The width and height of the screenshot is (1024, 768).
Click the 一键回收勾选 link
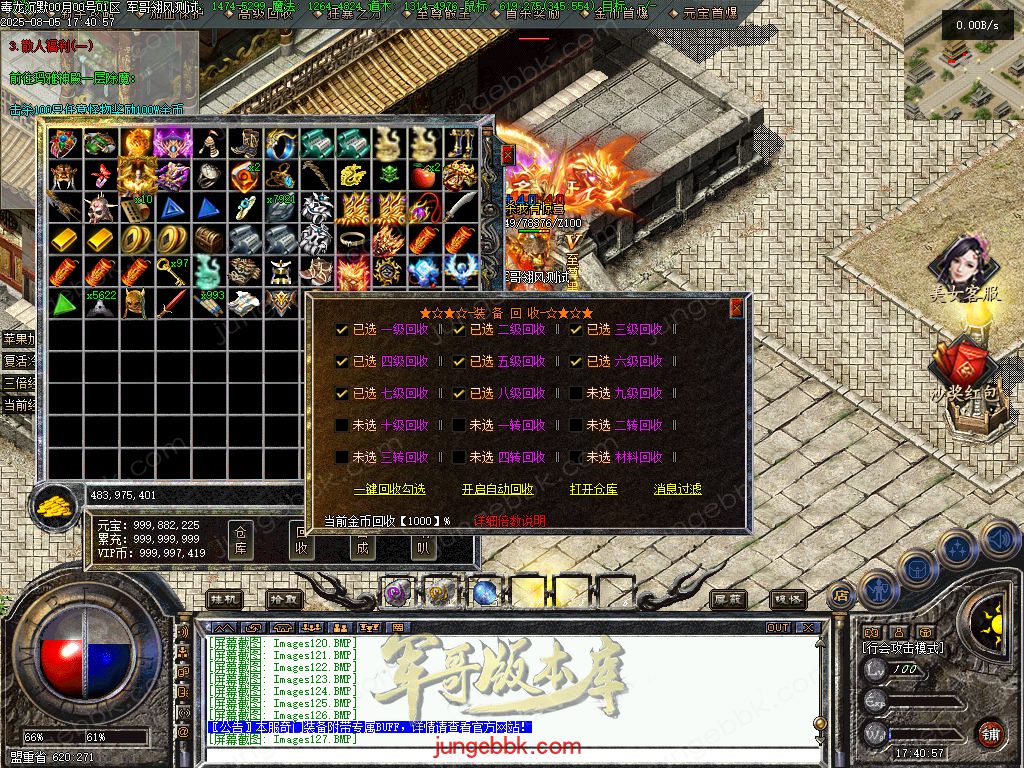[389, 489]
